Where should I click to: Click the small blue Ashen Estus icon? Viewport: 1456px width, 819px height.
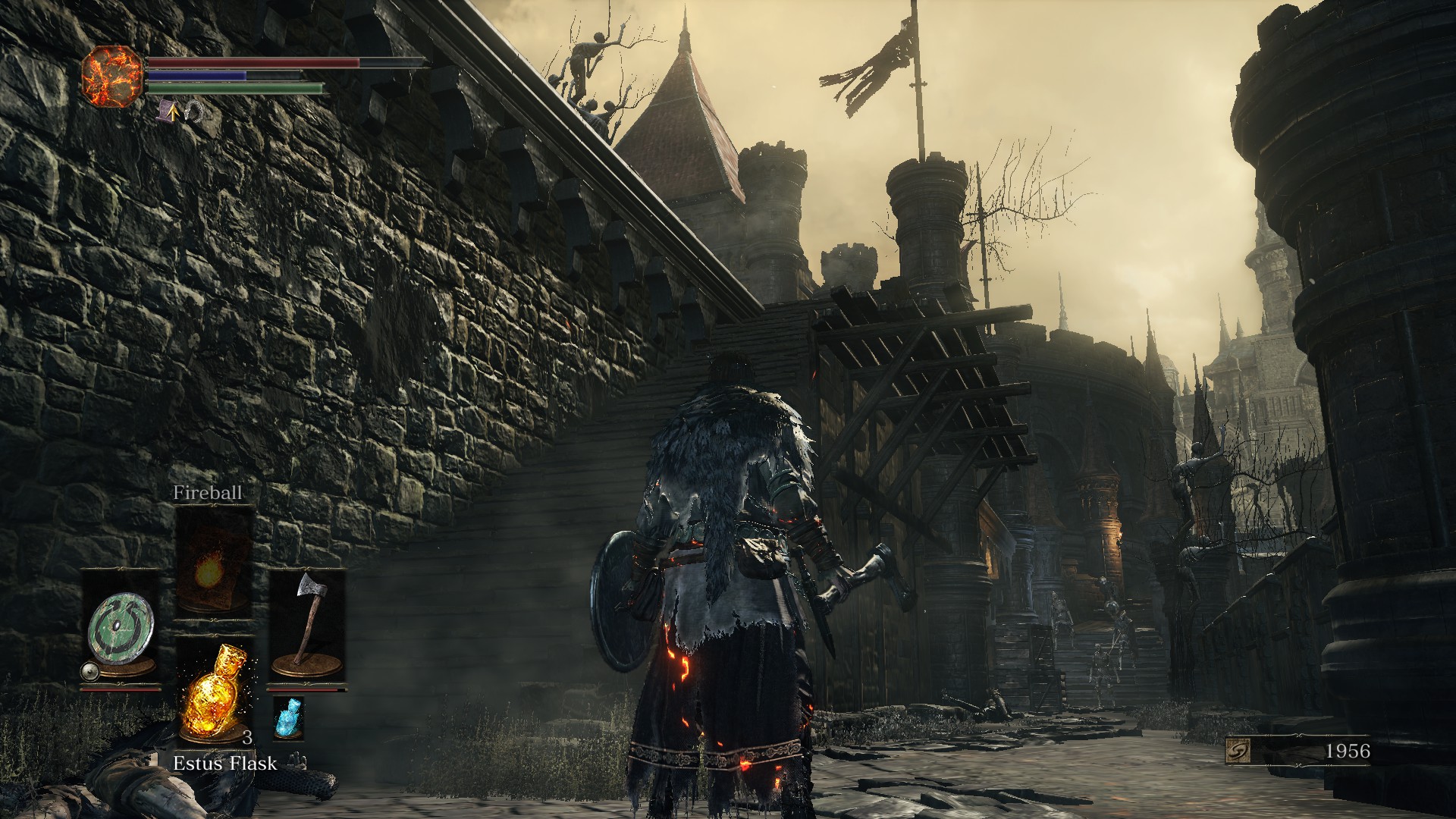pos(287,718)
